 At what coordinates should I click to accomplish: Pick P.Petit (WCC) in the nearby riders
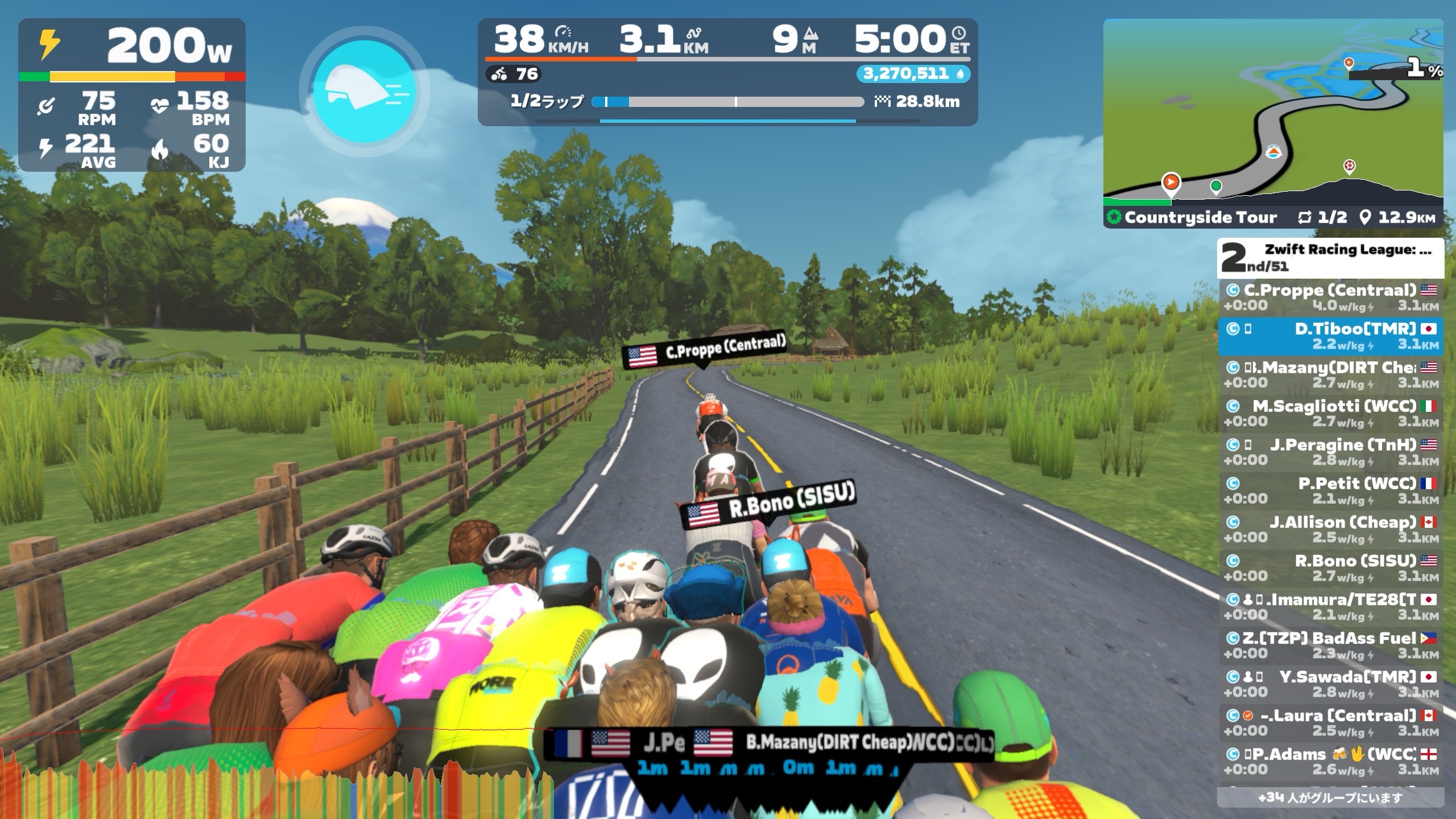pos(1330,491)
